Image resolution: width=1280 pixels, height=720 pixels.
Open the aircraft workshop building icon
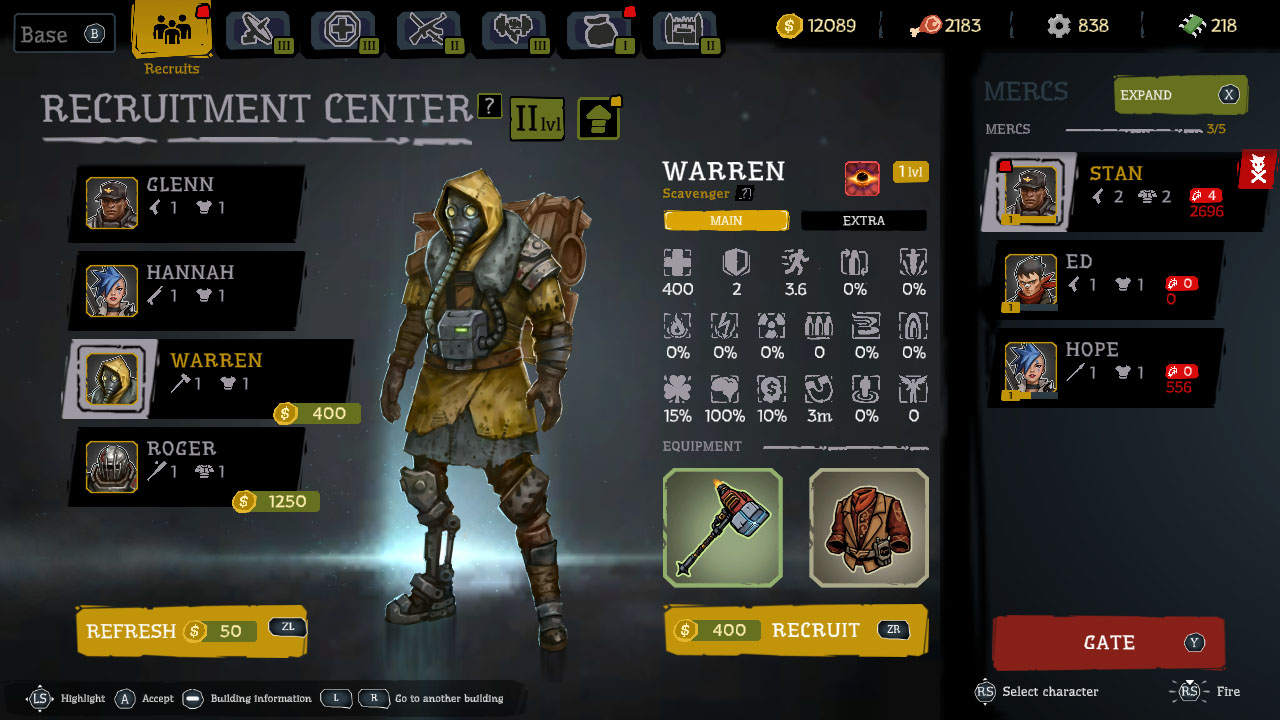tap(257, 30)
